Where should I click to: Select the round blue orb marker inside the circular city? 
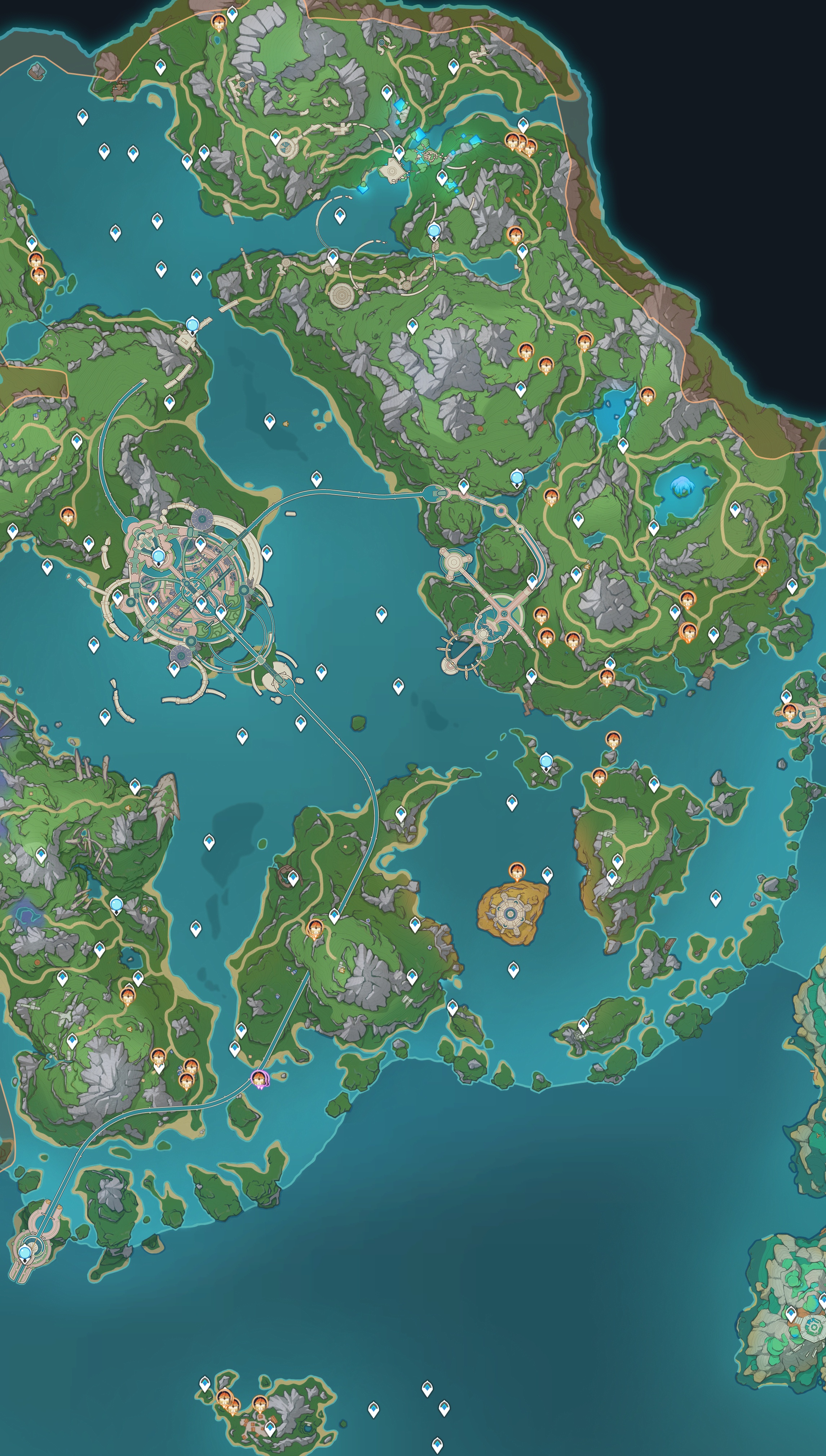coord(158,556)
